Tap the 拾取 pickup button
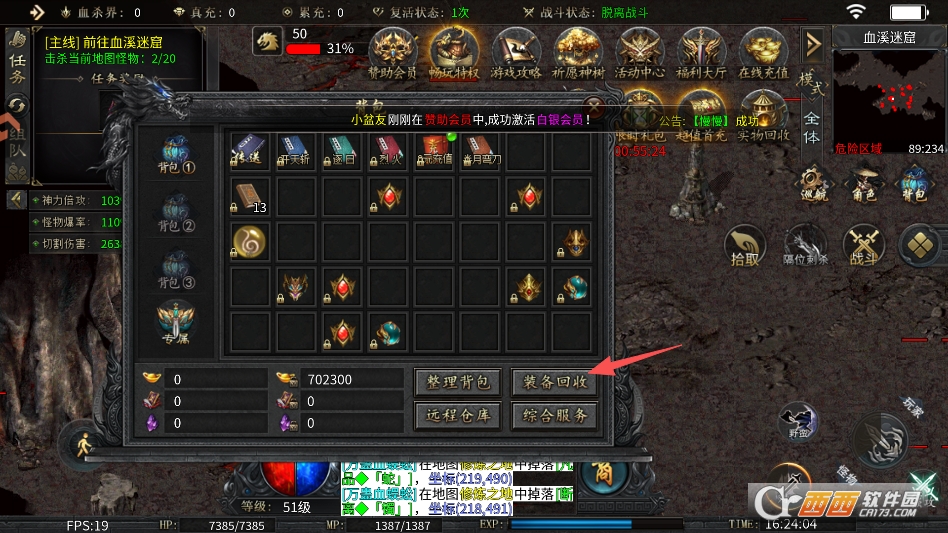 743,247
